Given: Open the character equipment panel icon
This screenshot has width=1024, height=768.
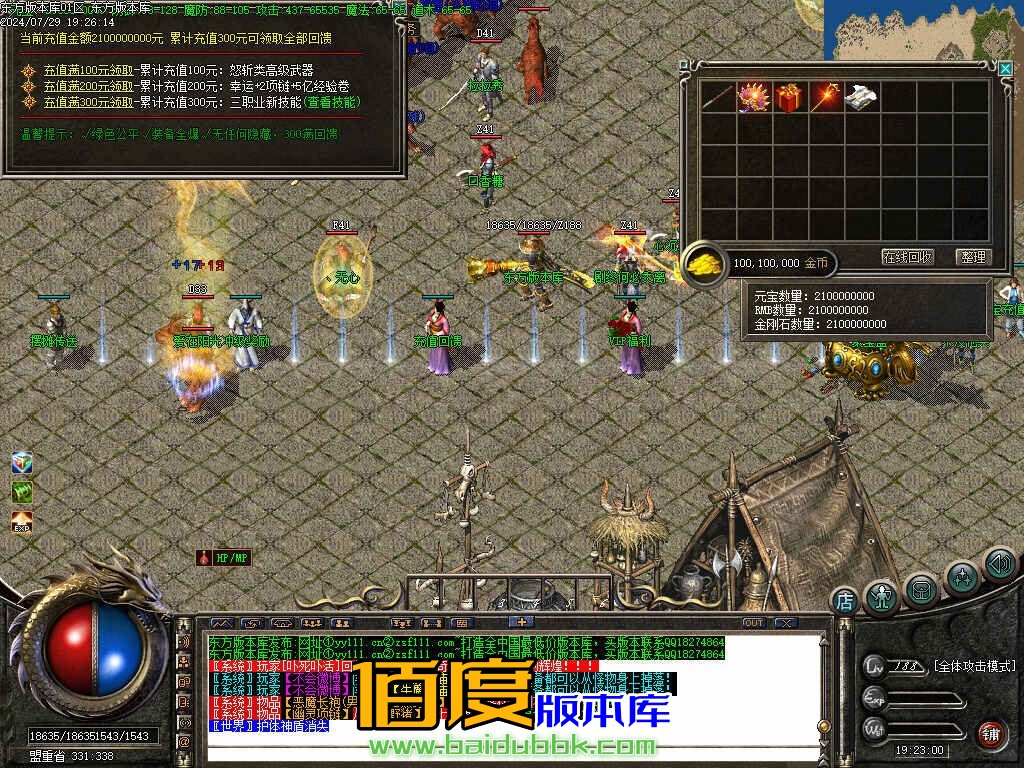Looking at the screenshot, I should 881,597.
